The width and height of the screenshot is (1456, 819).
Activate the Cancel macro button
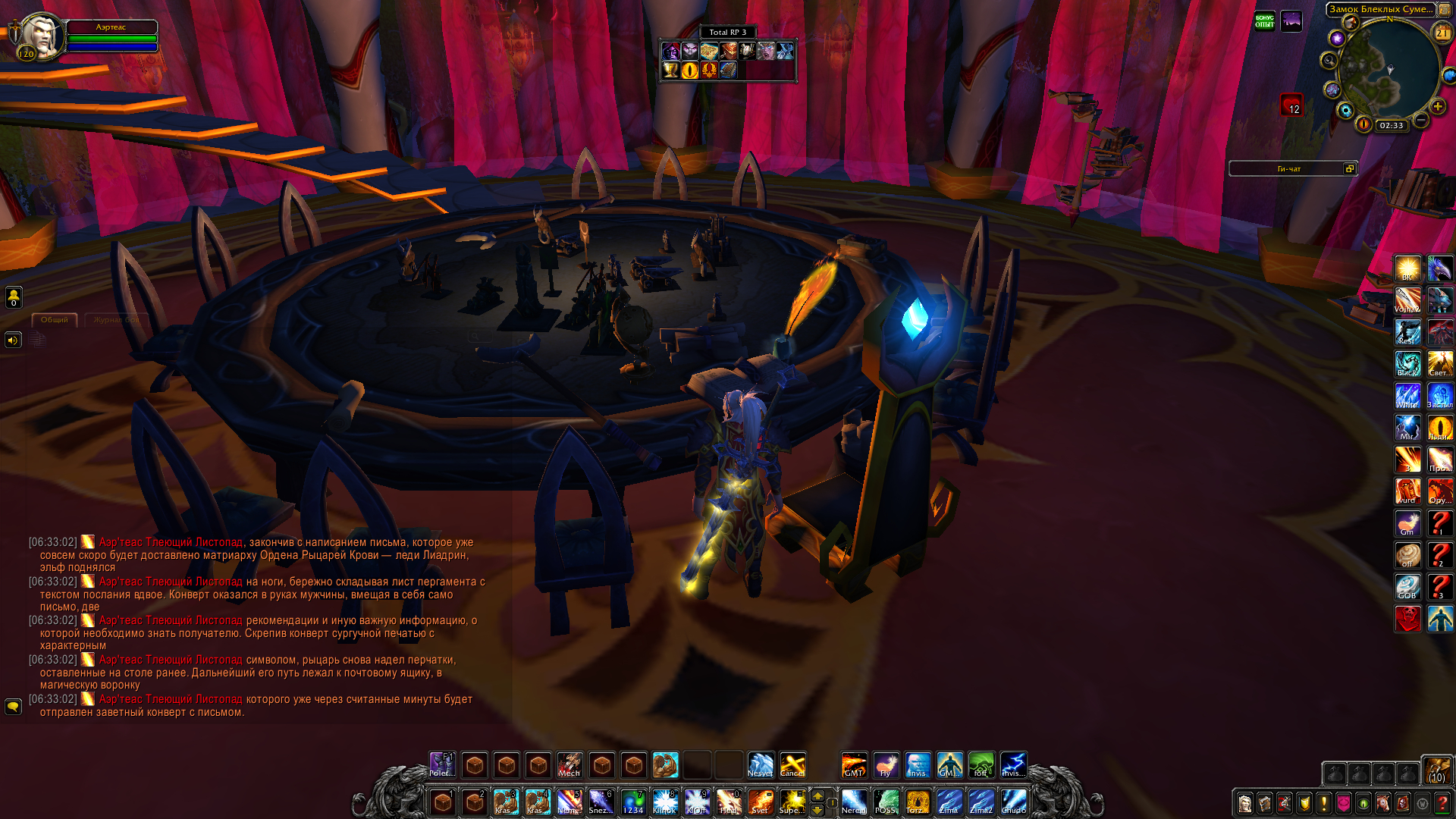coord(792,765)
